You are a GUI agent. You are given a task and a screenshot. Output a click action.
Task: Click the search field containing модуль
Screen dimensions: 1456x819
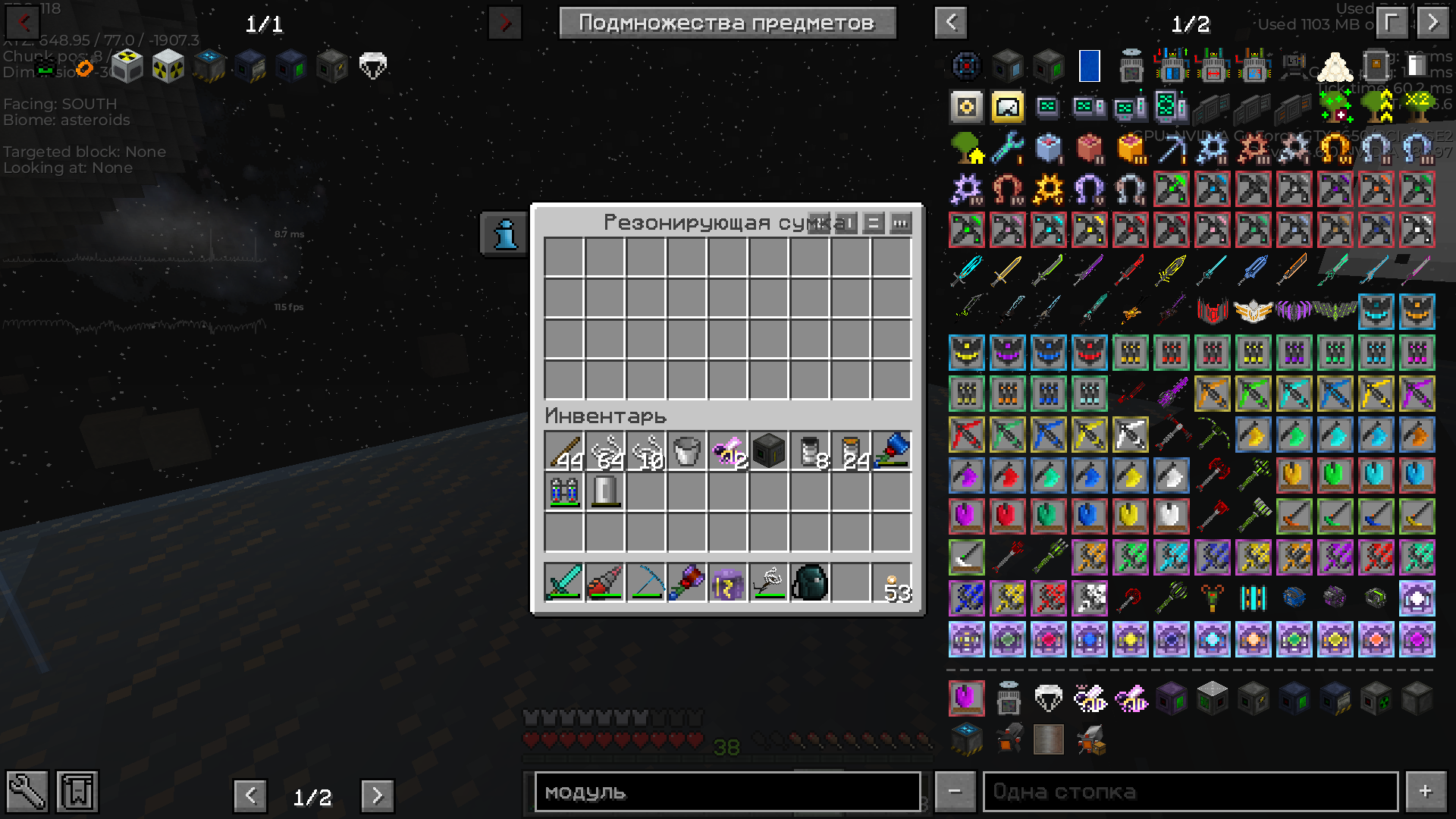click(x=727, y=792)
